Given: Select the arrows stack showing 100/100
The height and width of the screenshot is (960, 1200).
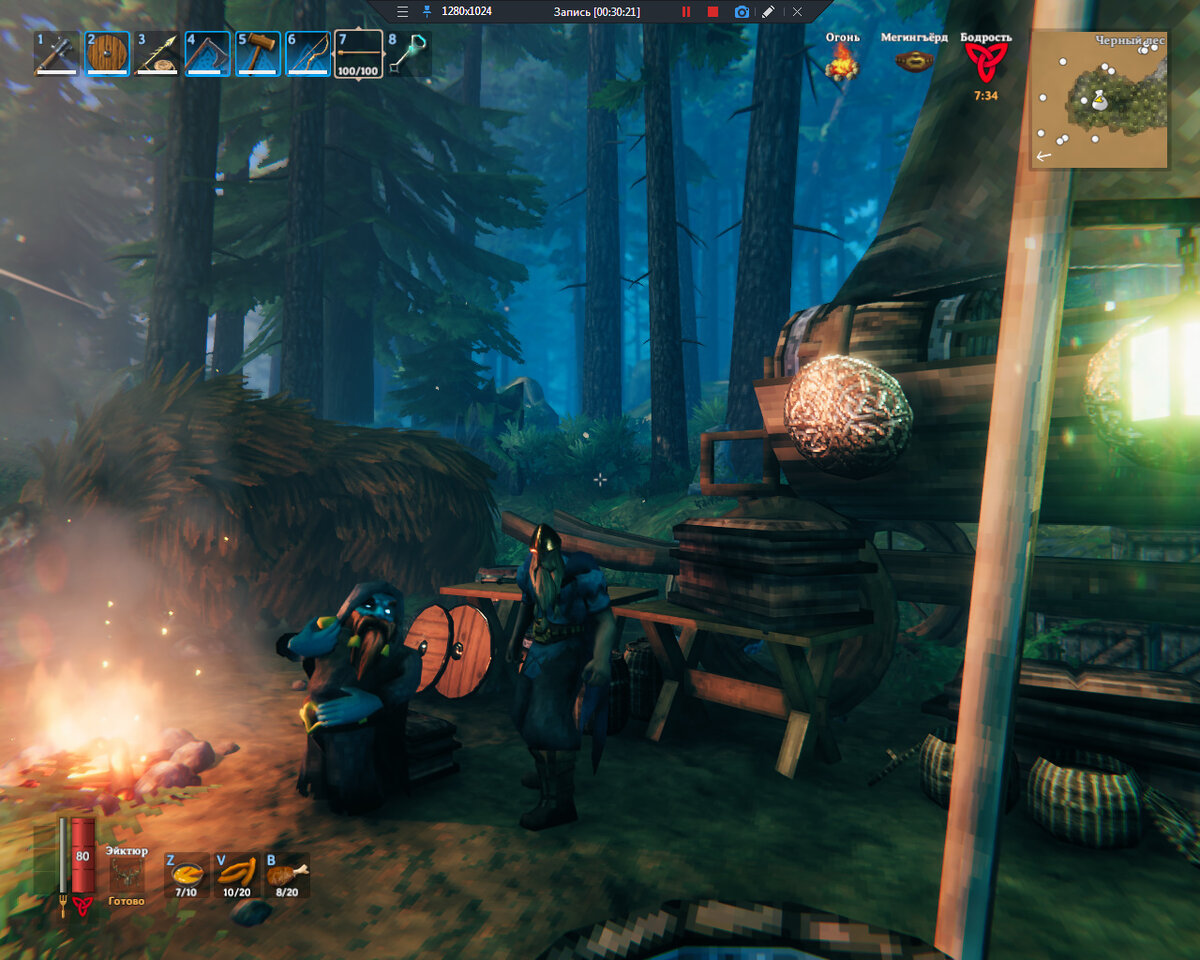Looking at the screenshot, I should click(x=358, y=54).
